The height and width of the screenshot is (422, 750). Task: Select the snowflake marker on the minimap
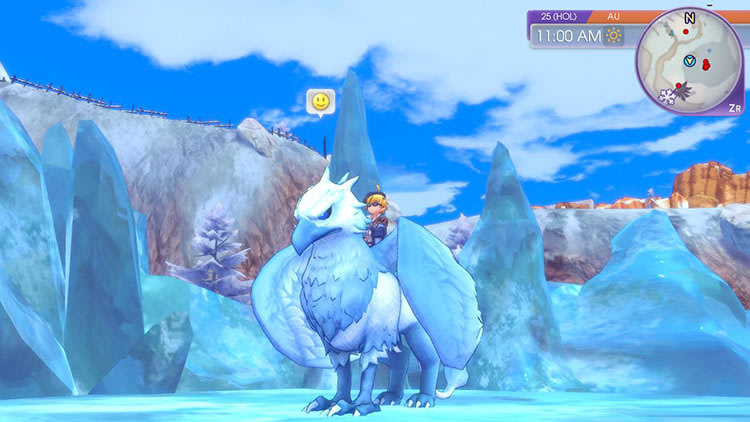click(667, 96)
